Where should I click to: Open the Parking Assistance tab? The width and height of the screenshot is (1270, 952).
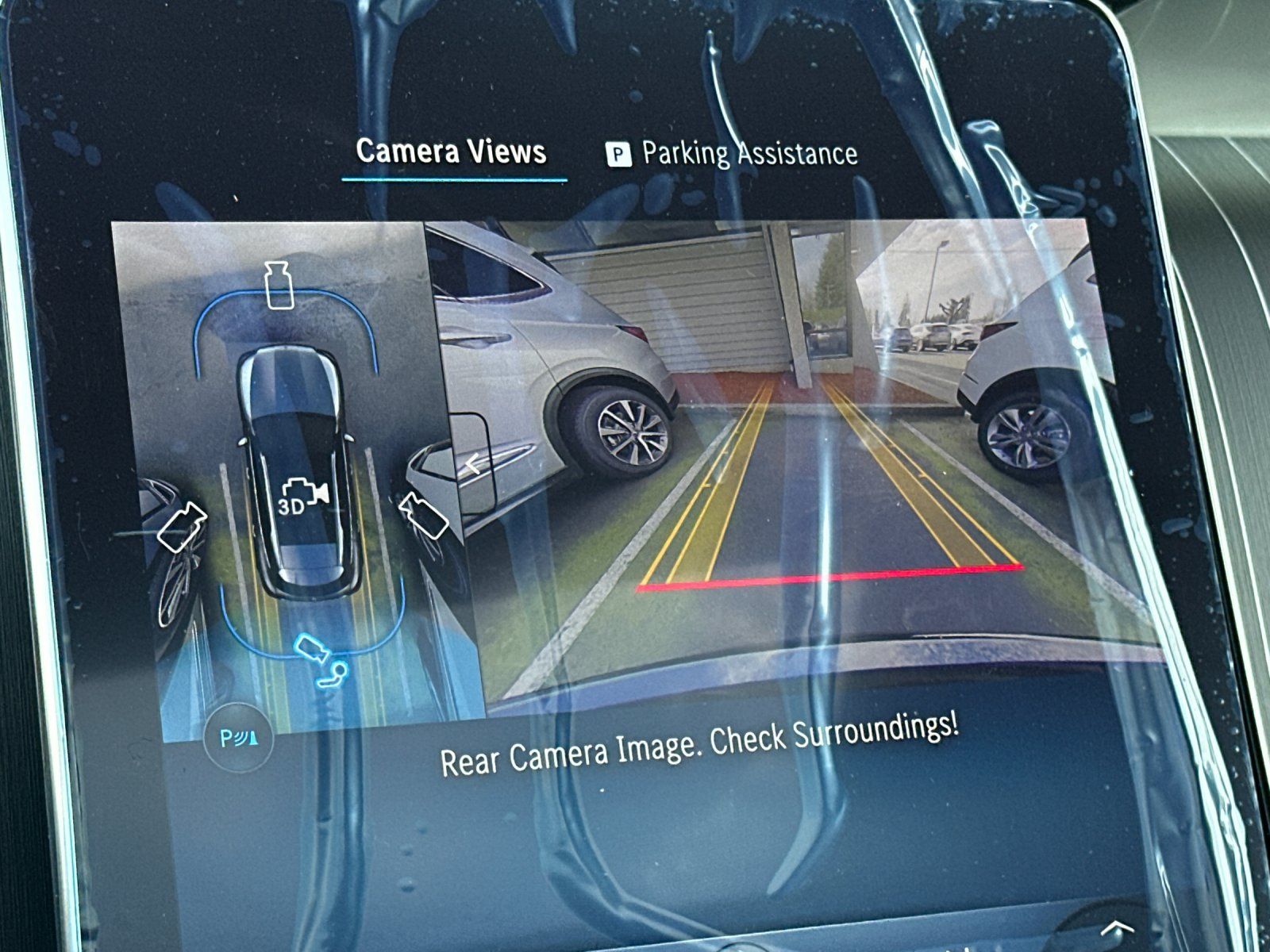coord(732,153)
